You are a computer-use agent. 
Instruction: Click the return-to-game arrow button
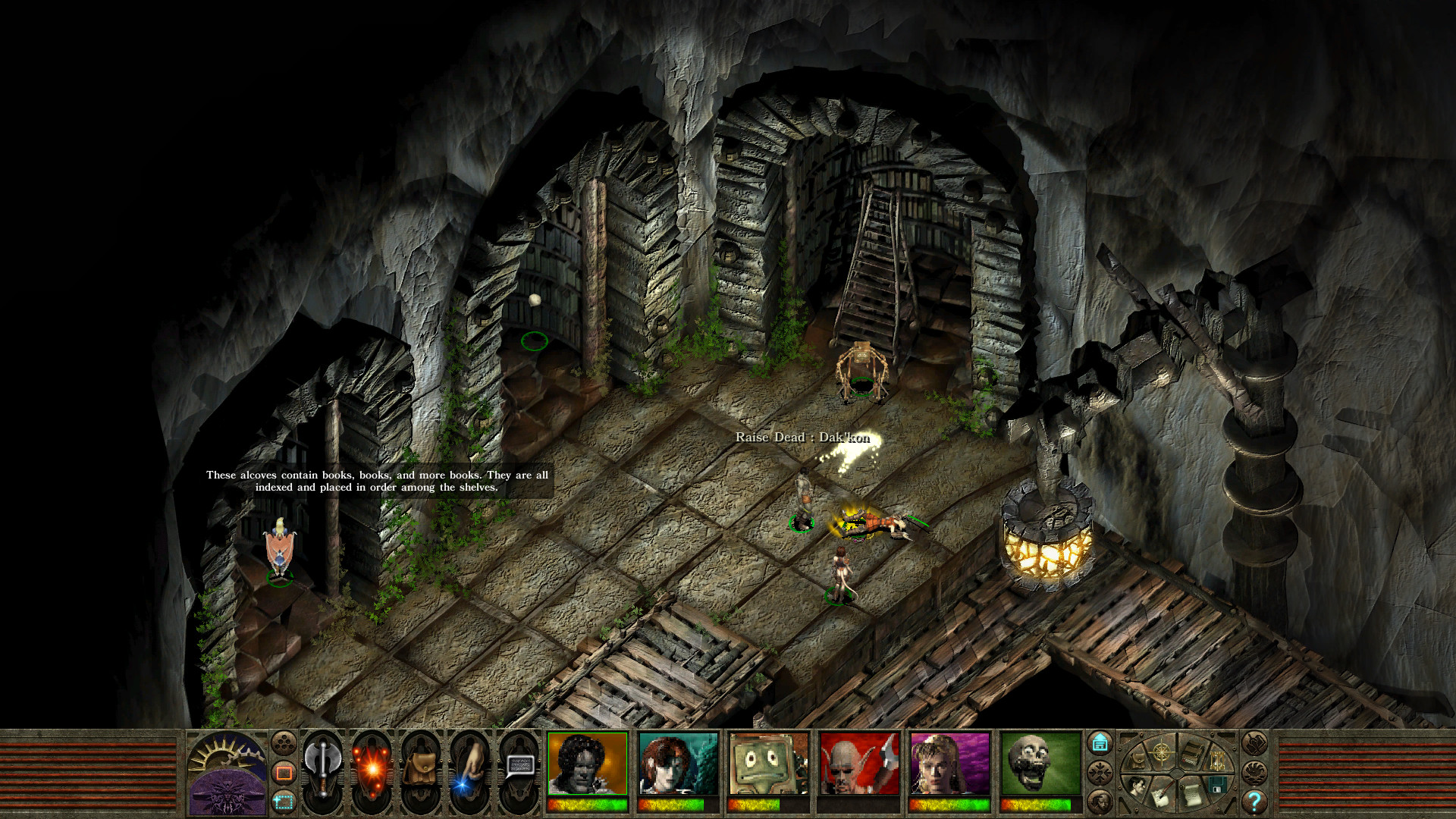(1101, 742)
